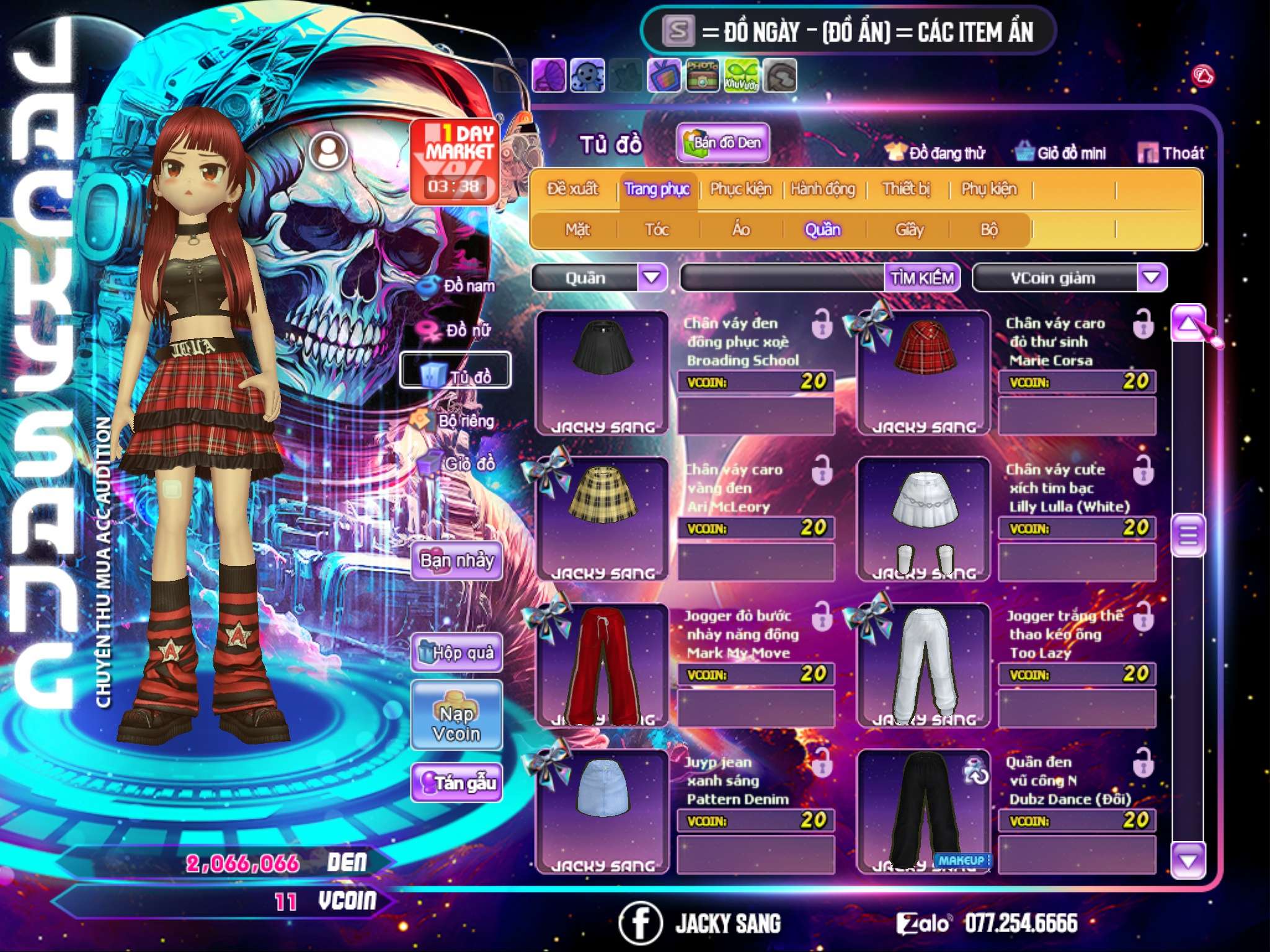
Task: Click the TÌM KIẾM search button
Action: pyautogui.click(x=921, y=278)
